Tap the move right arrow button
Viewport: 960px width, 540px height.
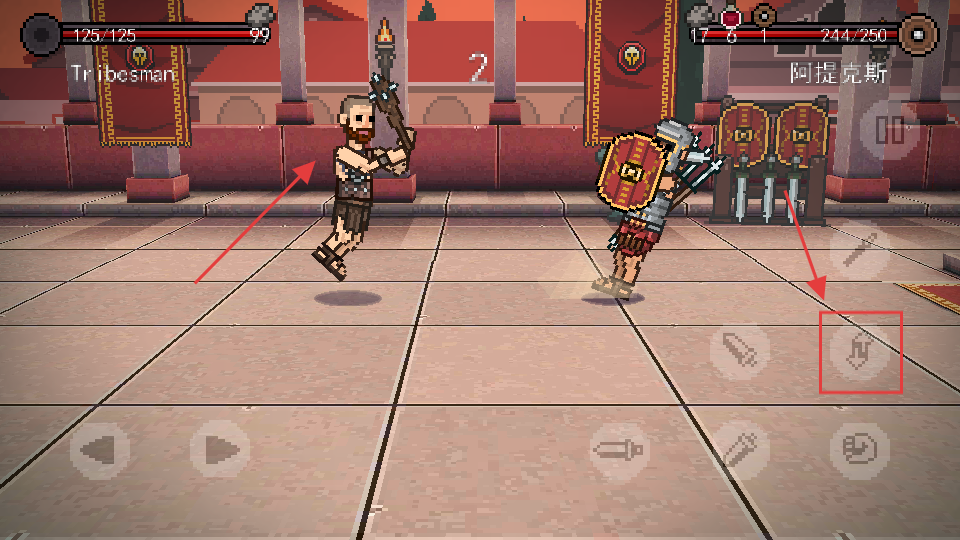pos(220,450)
